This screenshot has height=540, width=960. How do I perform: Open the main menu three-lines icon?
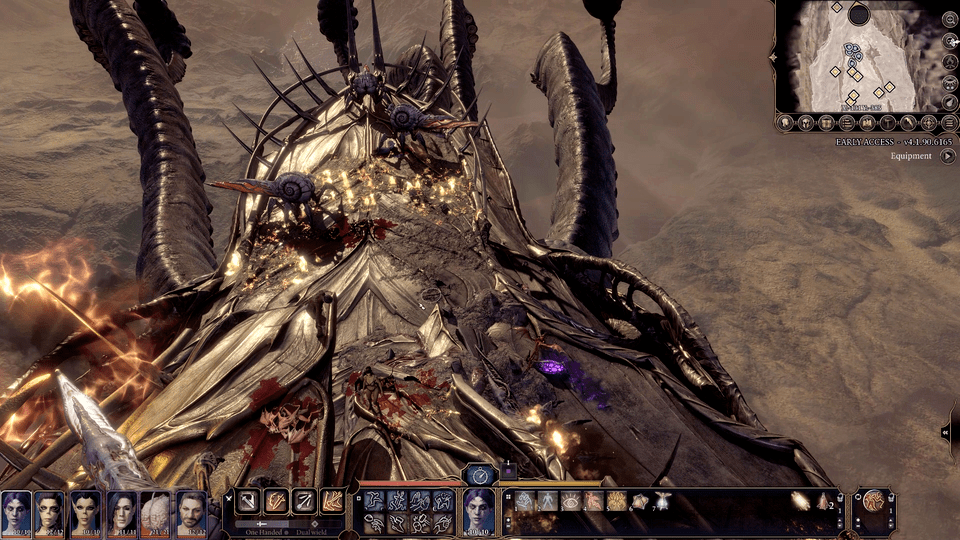point(949,123)
